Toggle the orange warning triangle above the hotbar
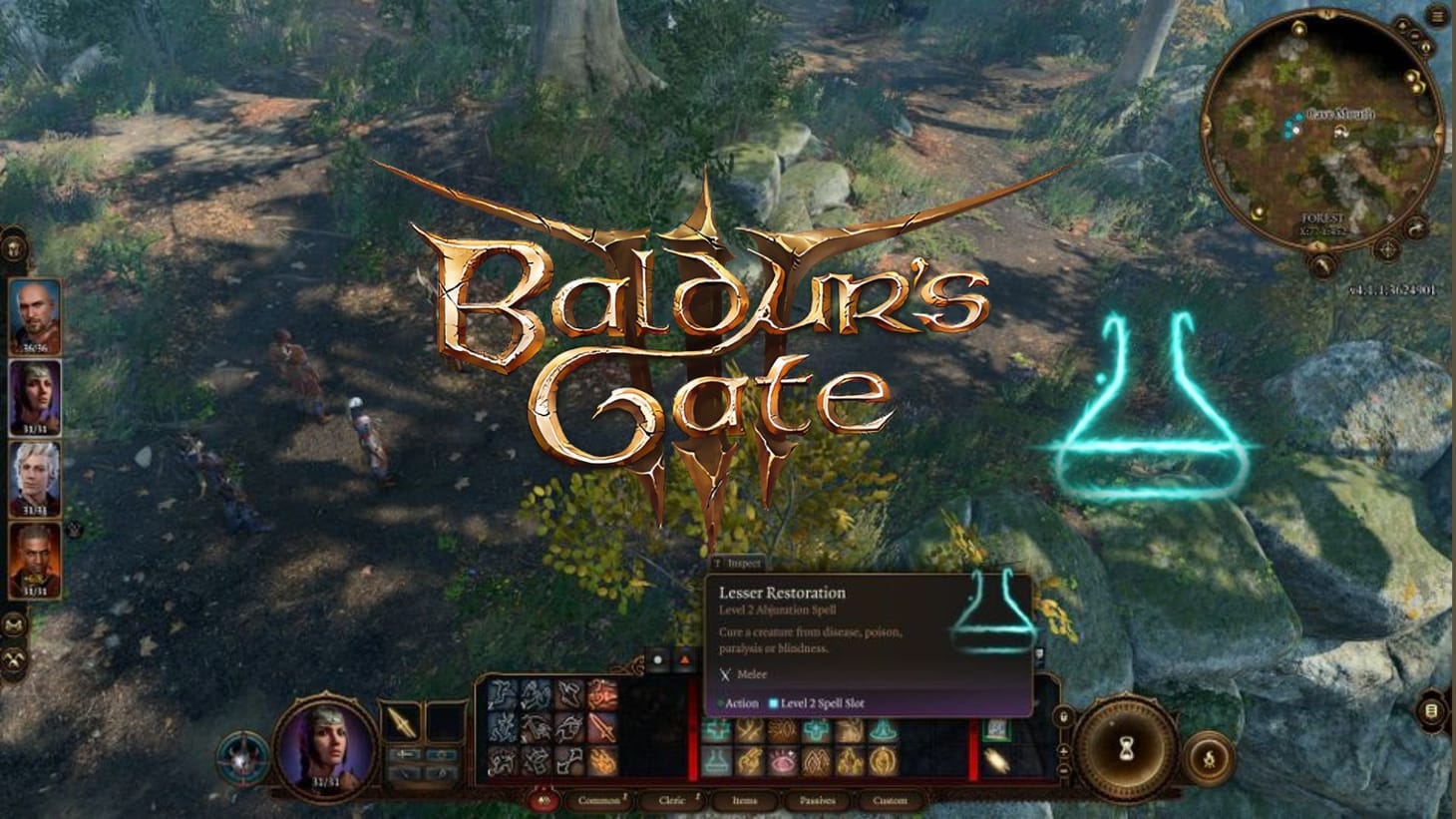1456x819 pixels. pyautogui.click(x=686, y=658)
